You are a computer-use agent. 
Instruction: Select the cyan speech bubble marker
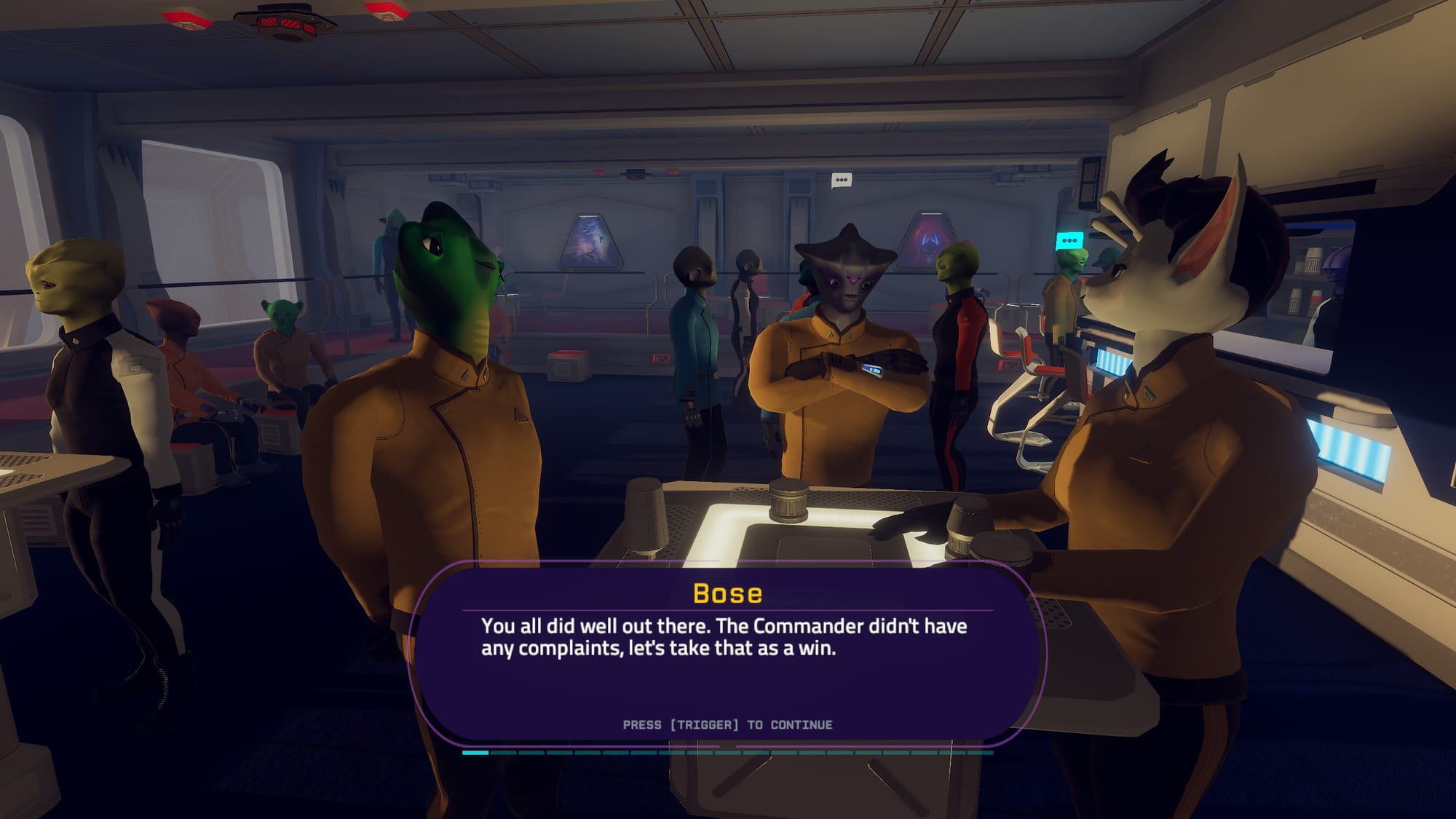(1069, 241)
